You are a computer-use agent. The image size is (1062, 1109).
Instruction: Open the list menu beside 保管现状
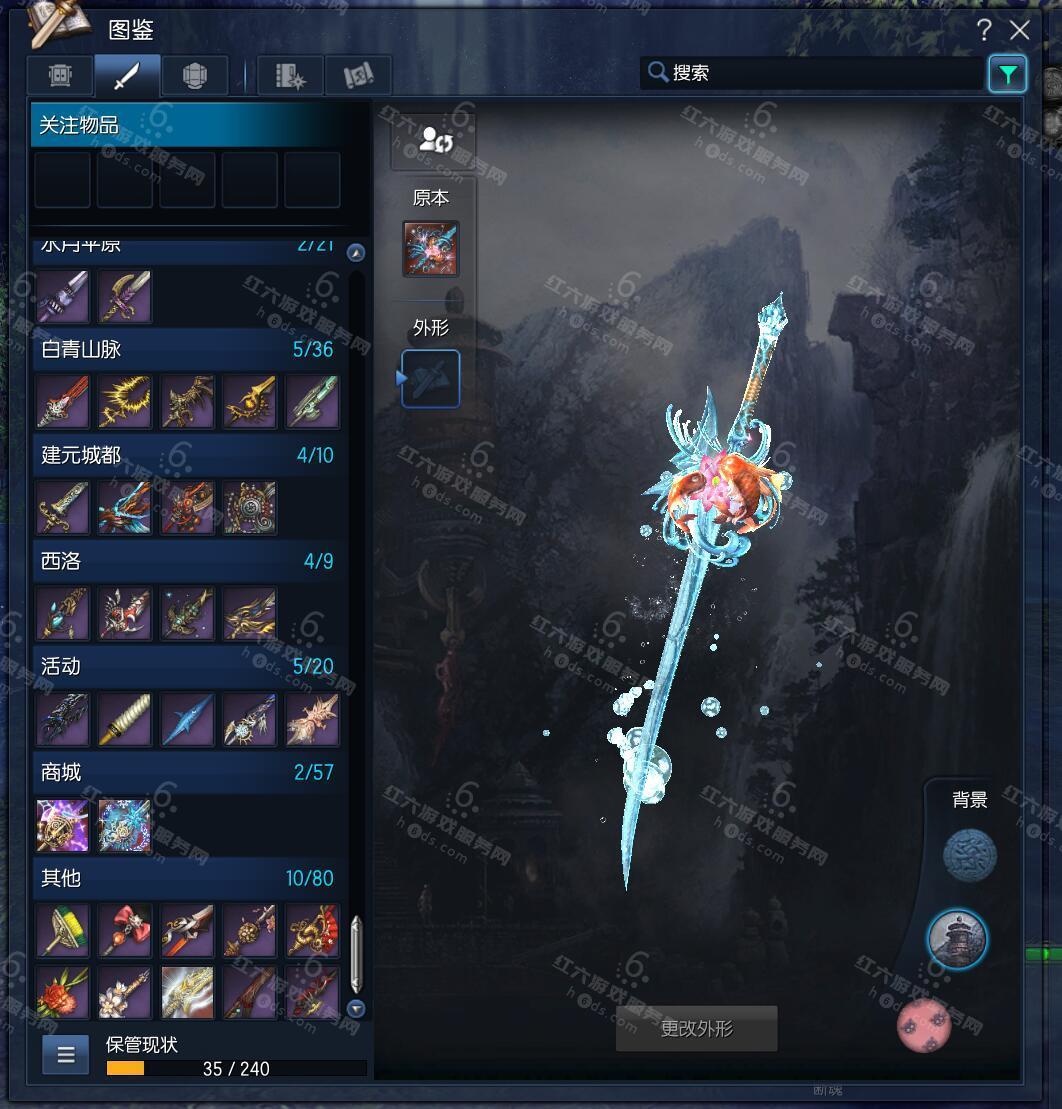click(66, 1055)
